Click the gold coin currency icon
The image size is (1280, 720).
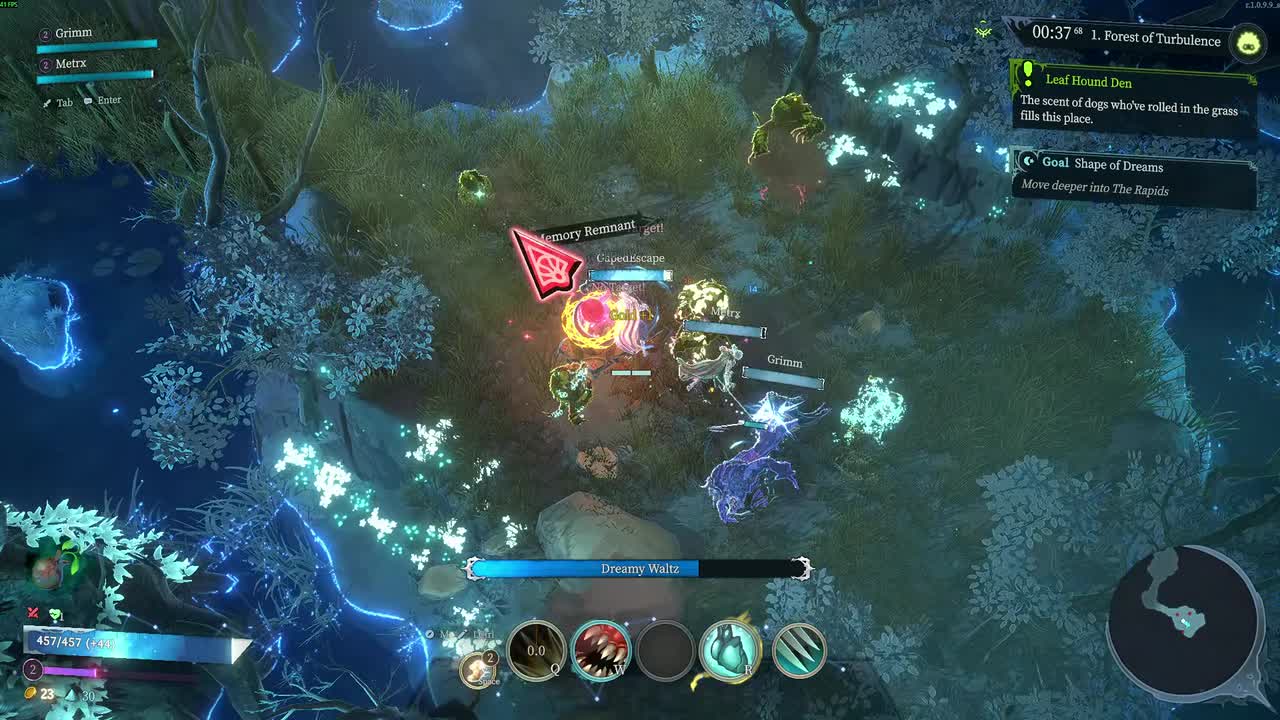[29, 691]
